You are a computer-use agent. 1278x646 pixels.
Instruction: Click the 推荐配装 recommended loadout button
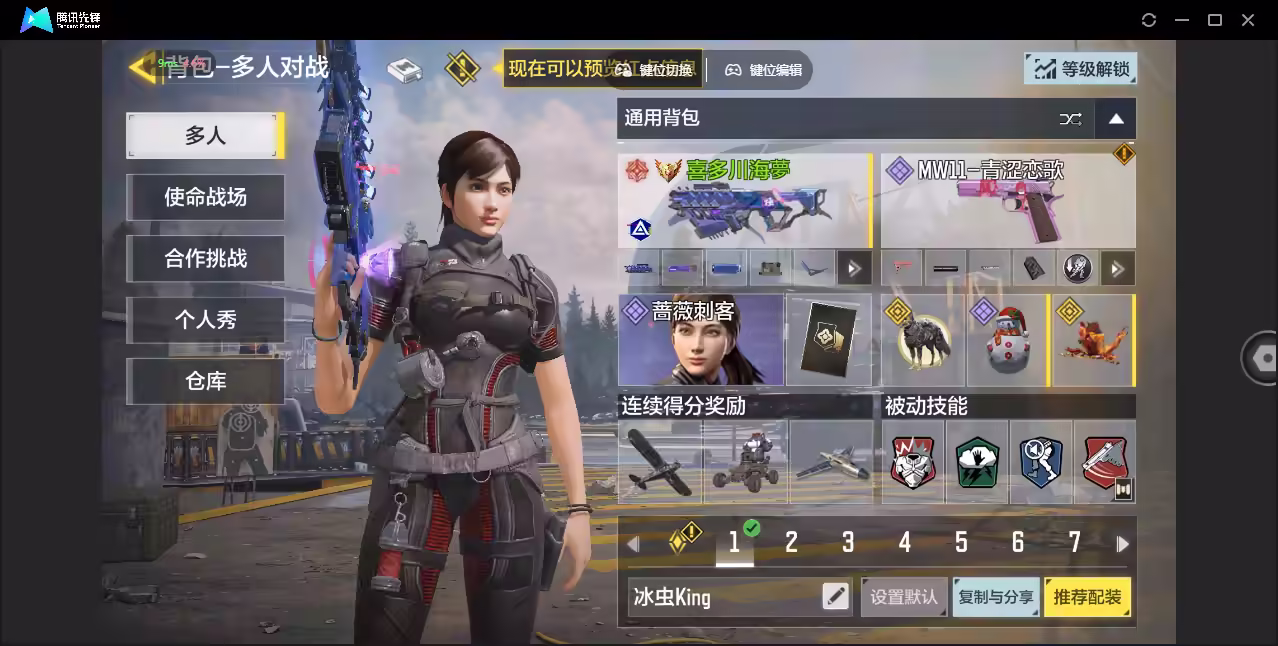pyautogui.click(x=1087, y=597)
